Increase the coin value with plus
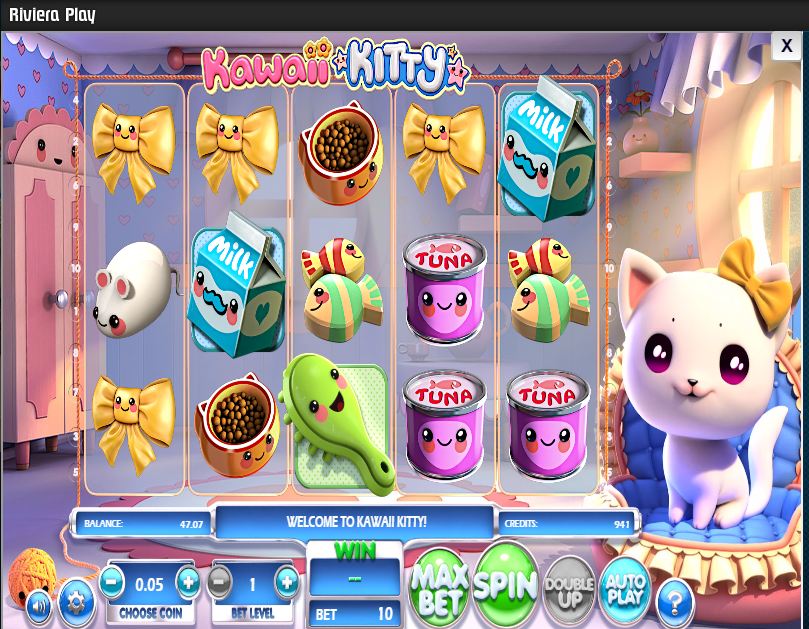 pos(188,581)
